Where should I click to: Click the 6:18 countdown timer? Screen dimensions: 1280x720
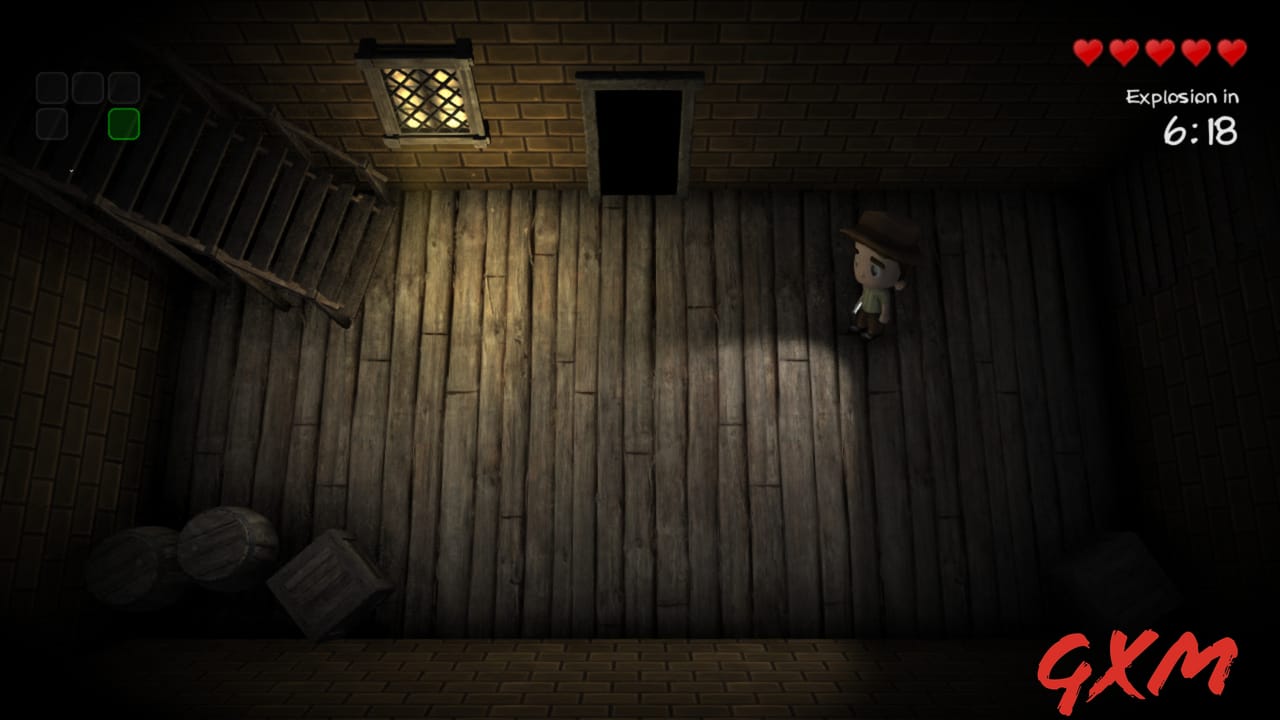(1201, 130)
